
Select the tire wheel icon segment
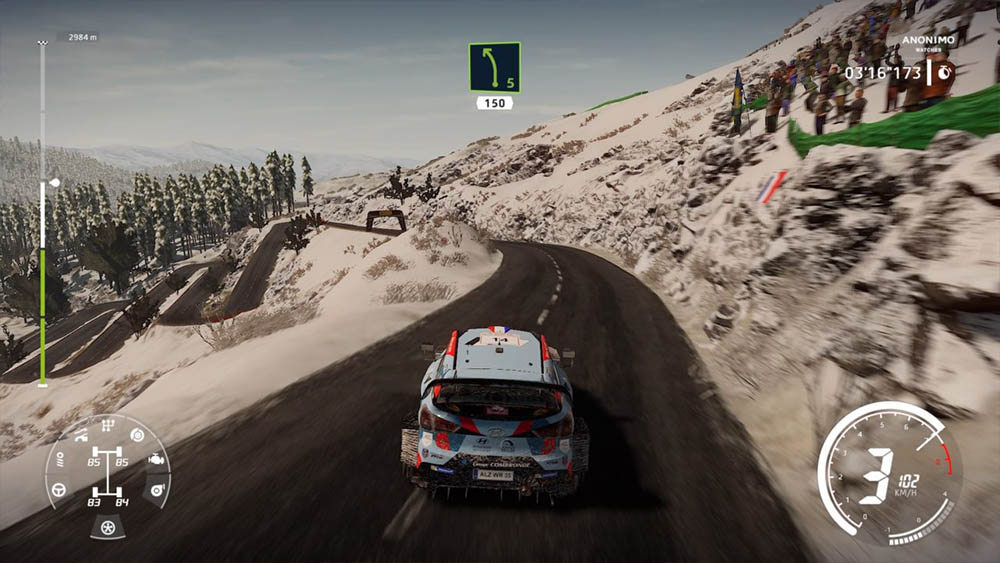click(107, 526)
